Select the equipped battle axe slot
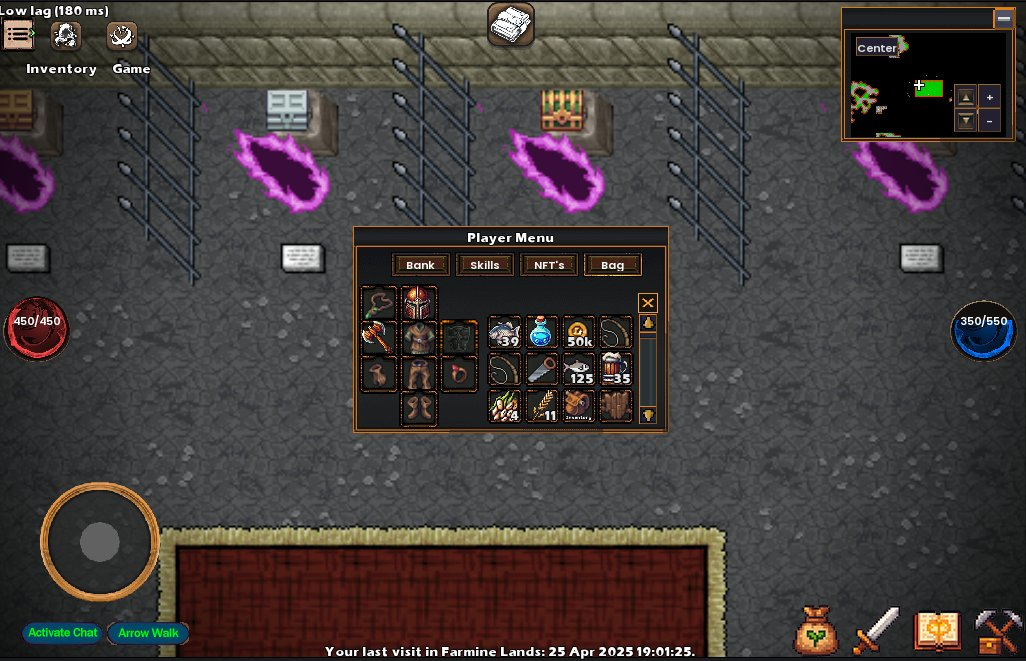The width and height of the screenshot is (1026, 661). point(379,338)
